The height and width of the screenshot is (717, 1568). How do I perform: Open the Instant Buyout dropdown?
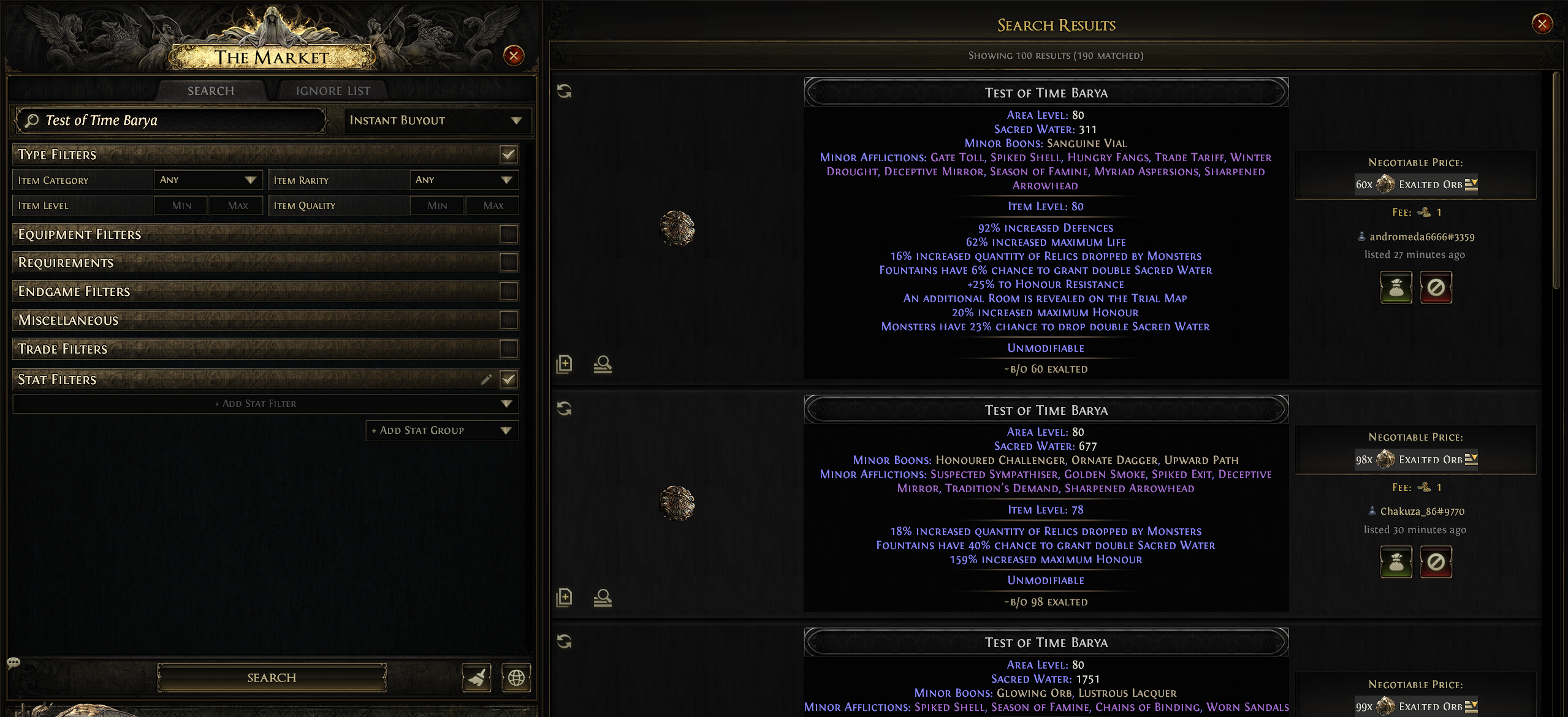tap(437, 120)
